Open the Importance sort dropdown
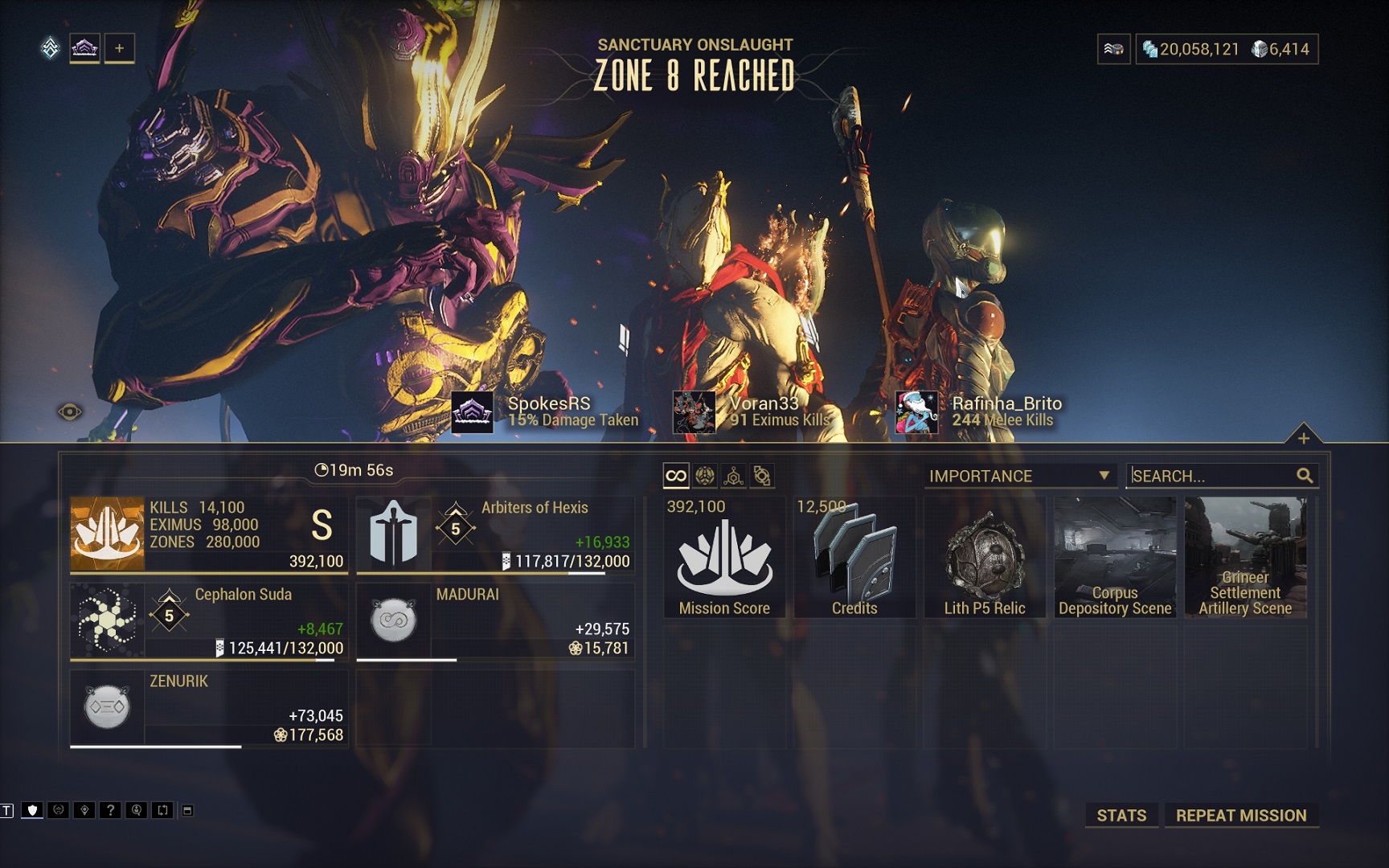 click(x=1018, y=476)
